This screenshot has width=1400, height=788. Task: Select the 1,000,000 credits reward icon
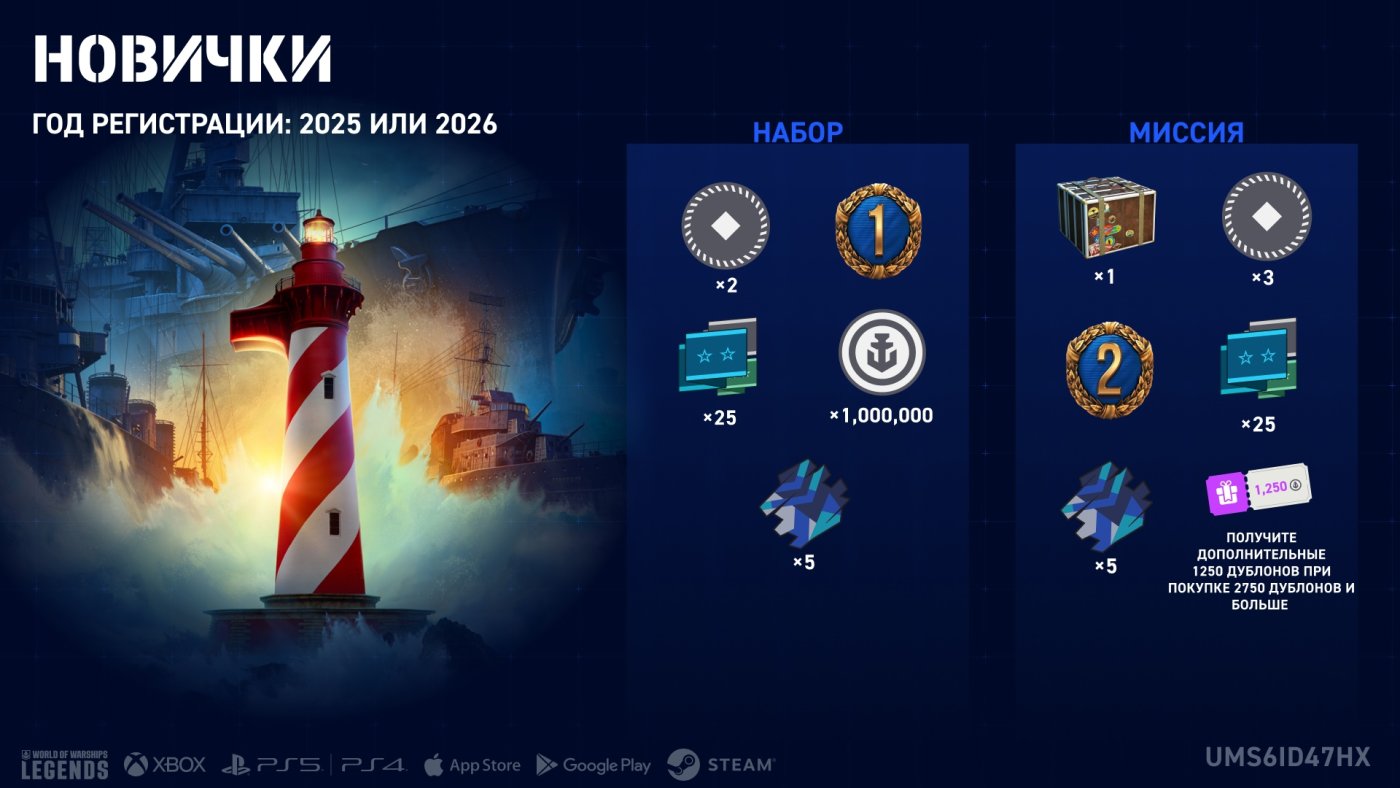click(x=881, y=353)
